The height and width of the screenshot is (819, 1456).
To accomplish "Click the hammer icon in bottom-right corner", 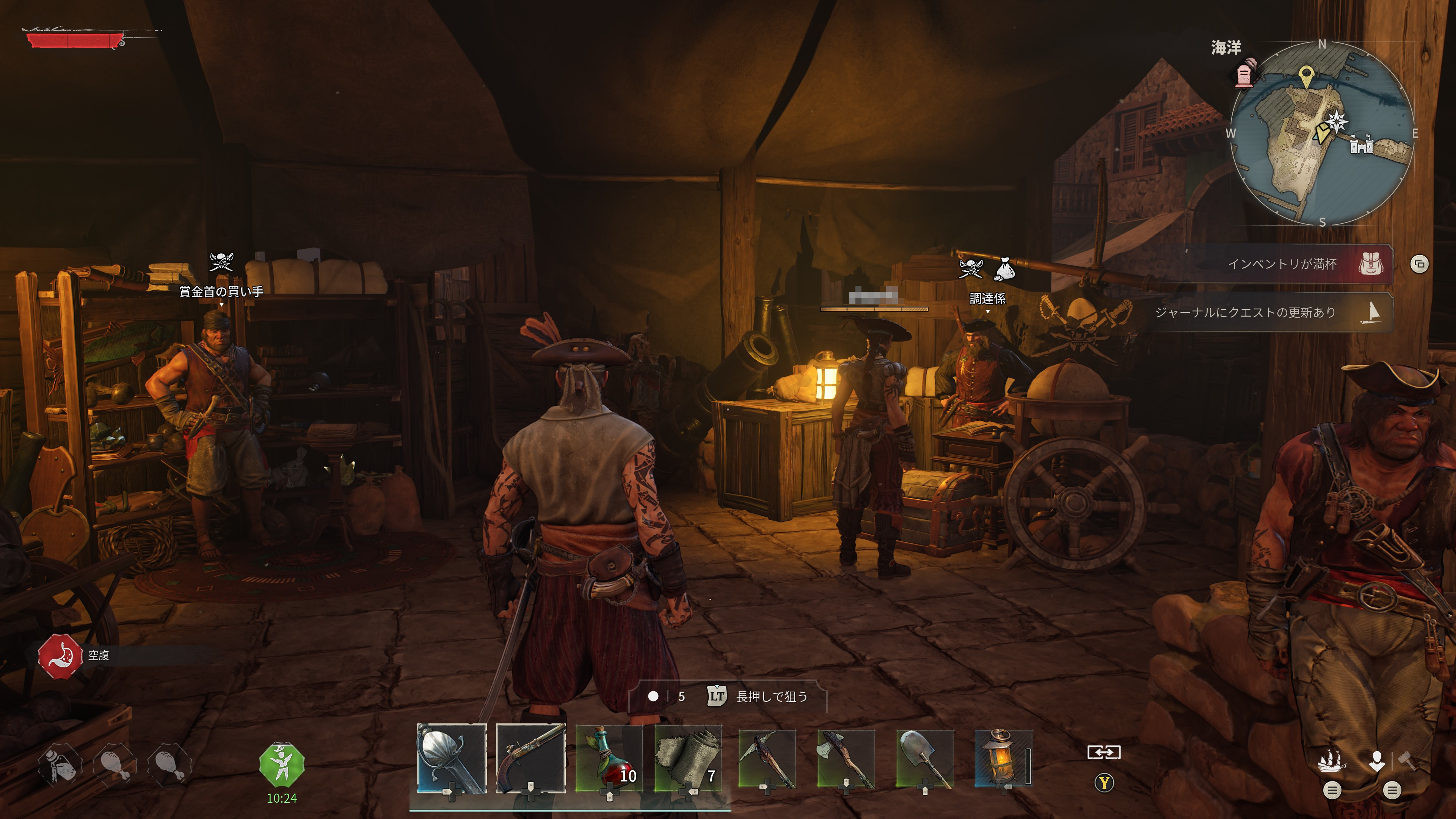I will 1407,761.
